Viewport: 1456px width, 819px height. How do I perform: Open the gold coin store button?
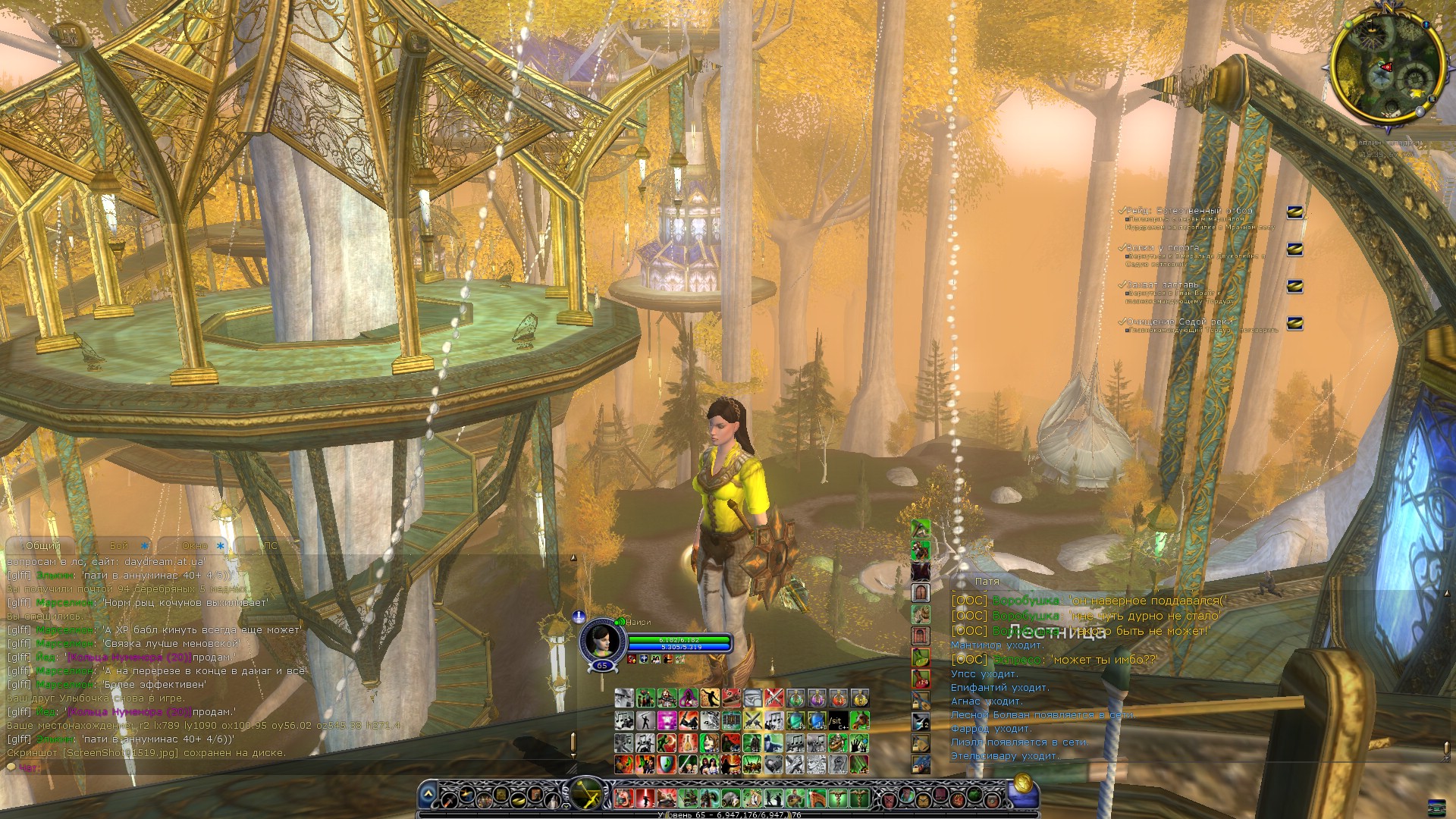(1021, 783)
